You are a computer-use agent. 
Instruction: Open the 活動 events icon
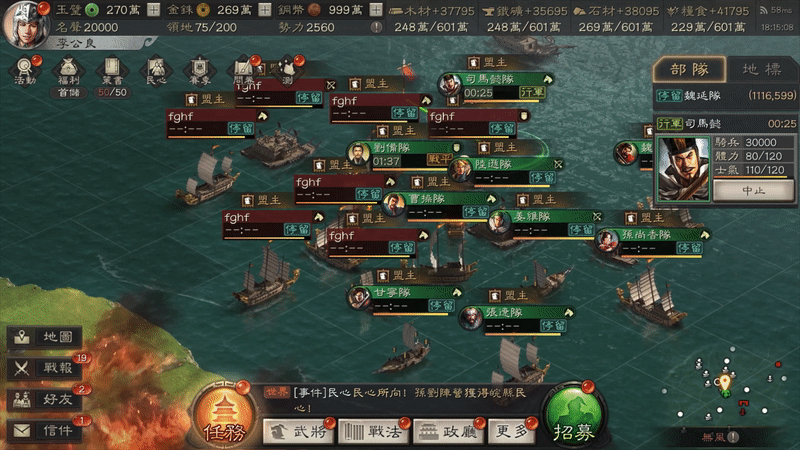[x=24, y=72]
